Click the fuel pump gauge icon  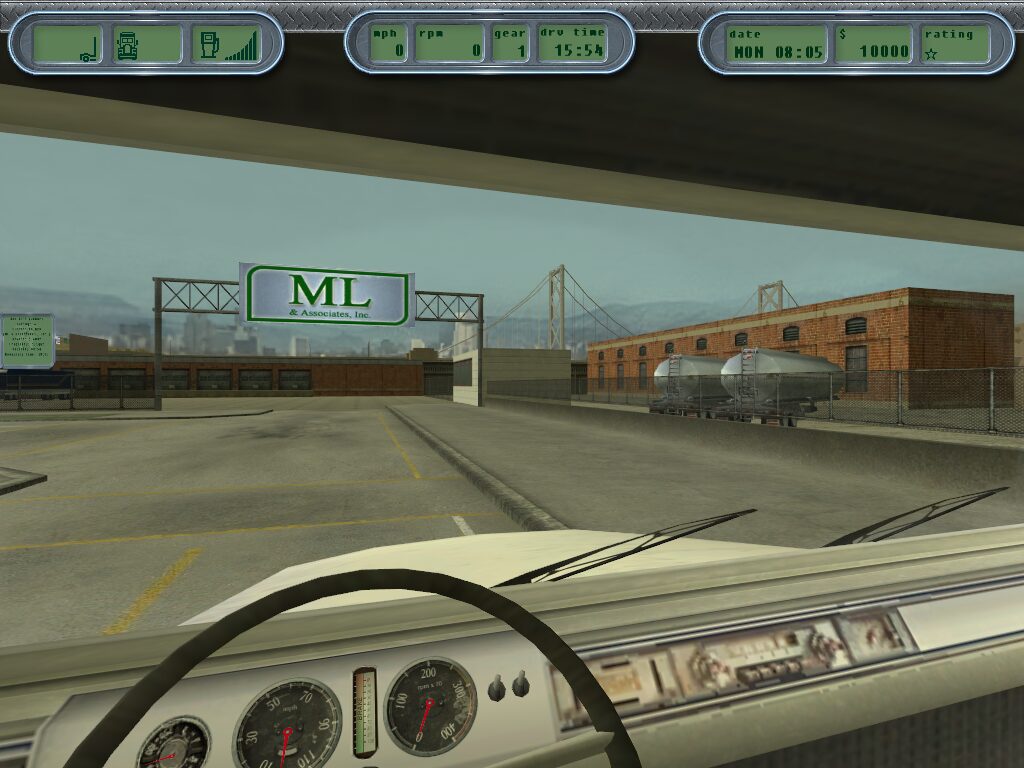tap(210, 45)
